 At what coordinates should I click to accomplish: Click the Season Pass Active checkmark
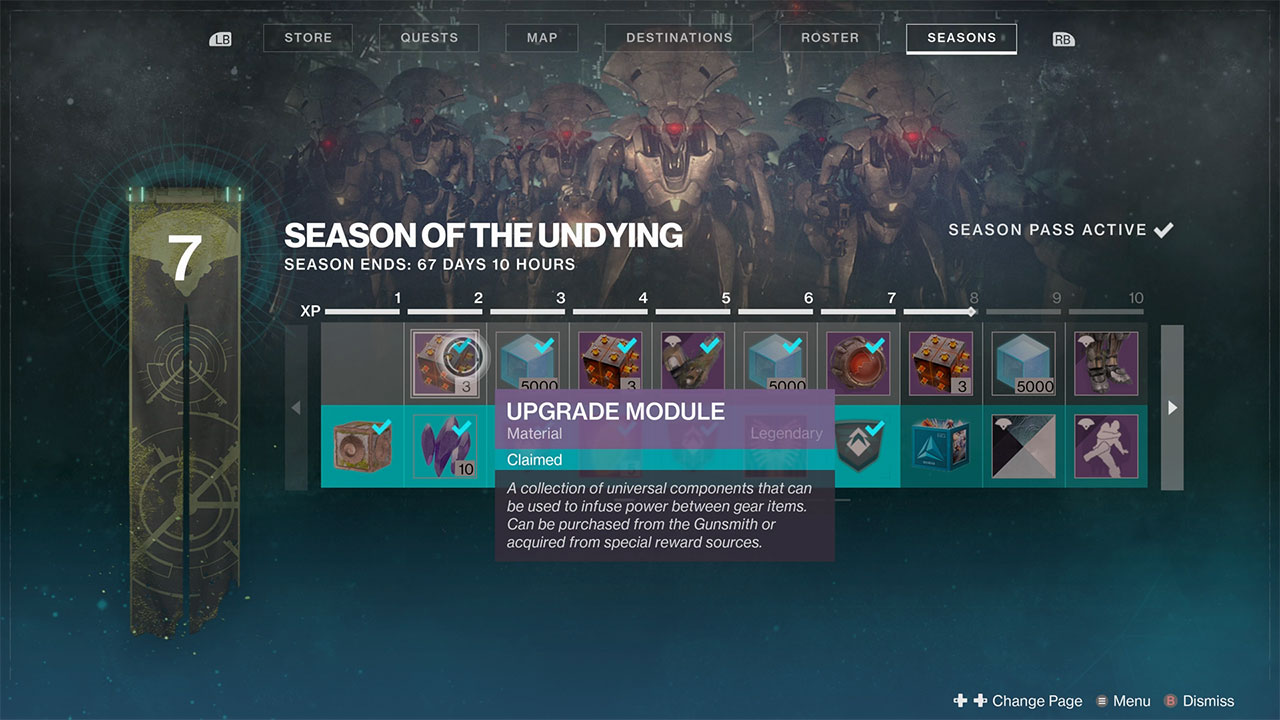(1163, 229)
